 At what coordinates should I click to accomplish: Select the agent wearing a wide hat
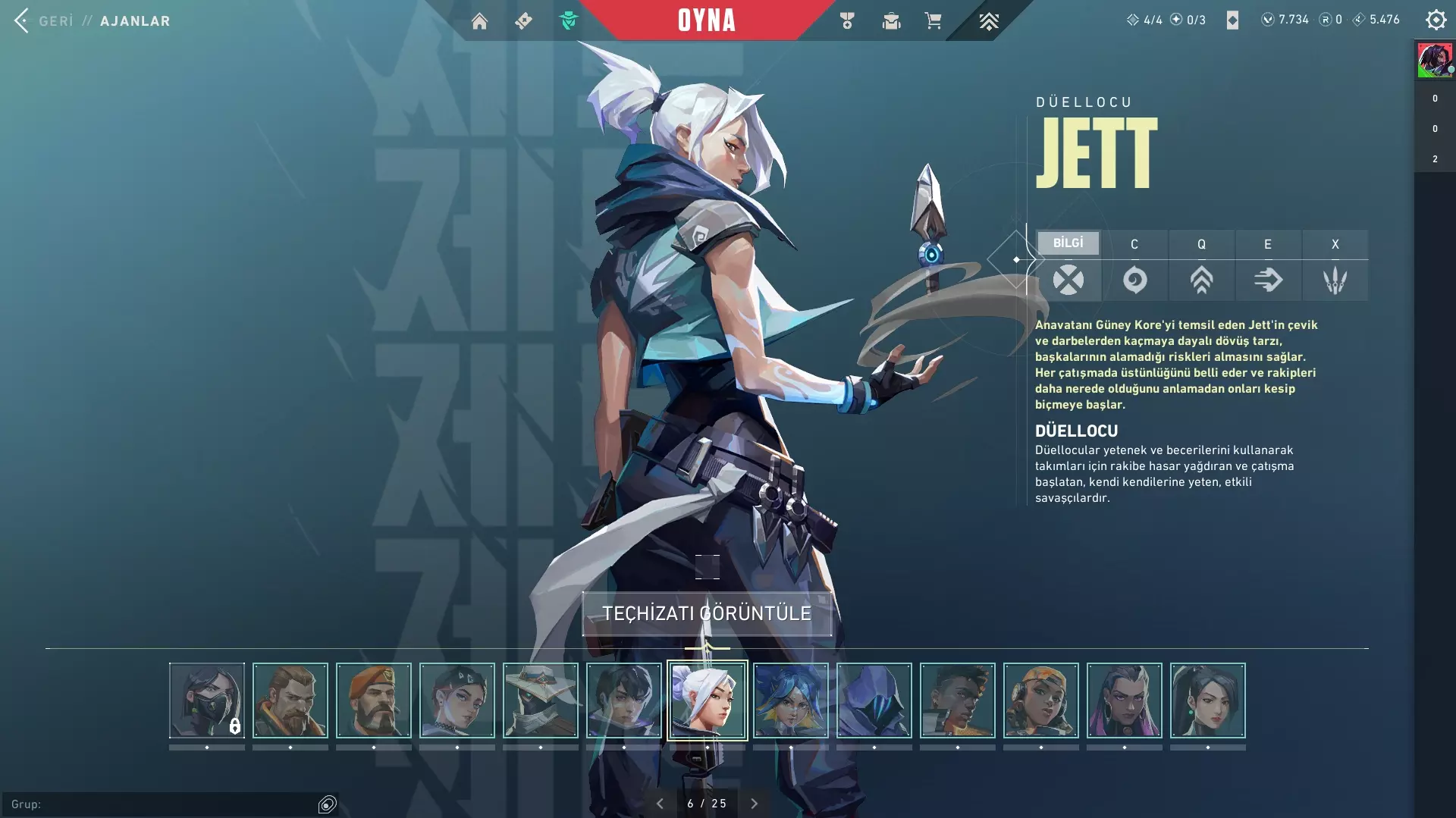pyautogui.click(x=541, y=700)
